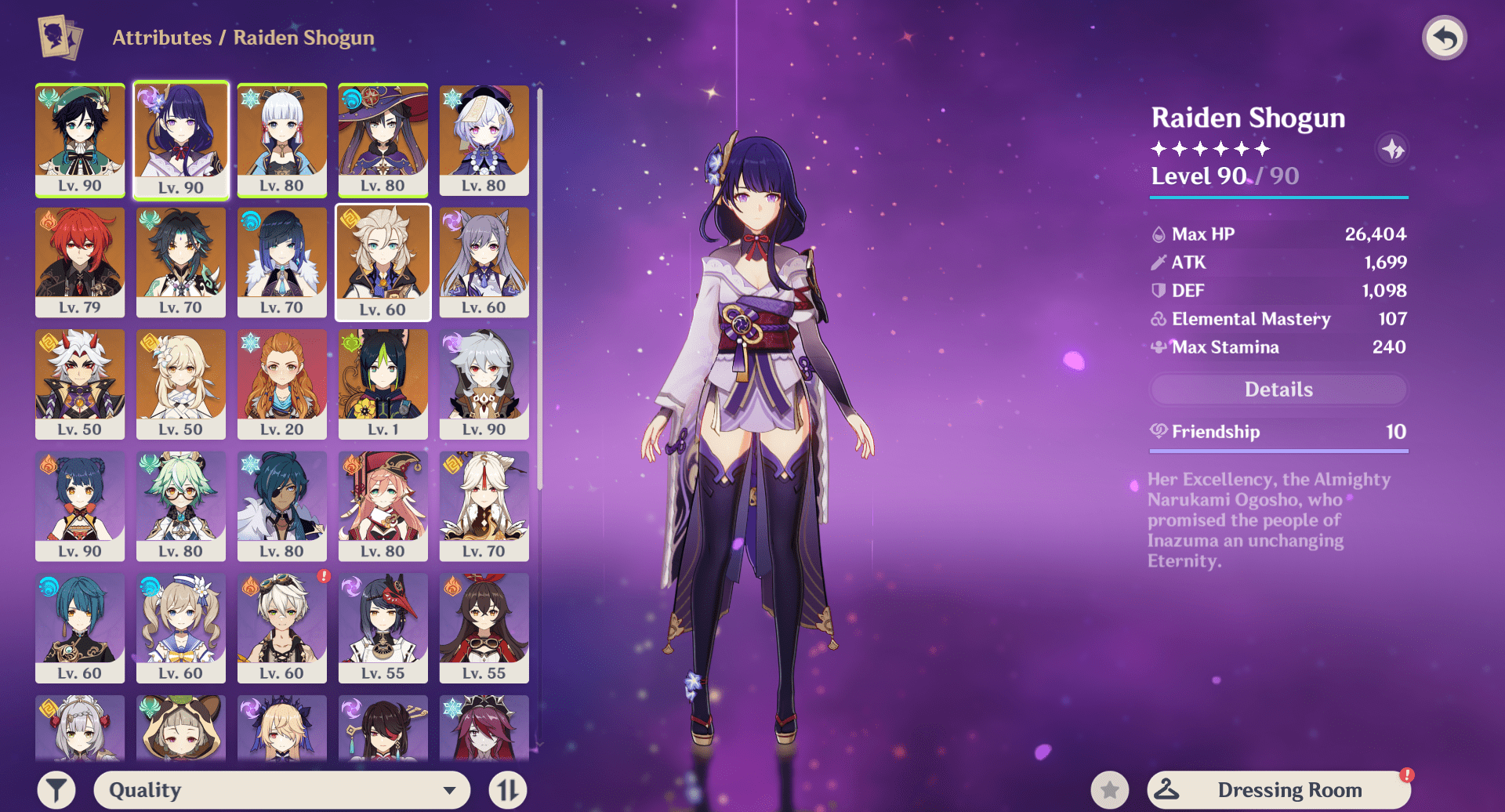Image resolution: width=1505 pixels, height=812 pixels.
Task: Open the character filter icon
Action: (55, 789)
